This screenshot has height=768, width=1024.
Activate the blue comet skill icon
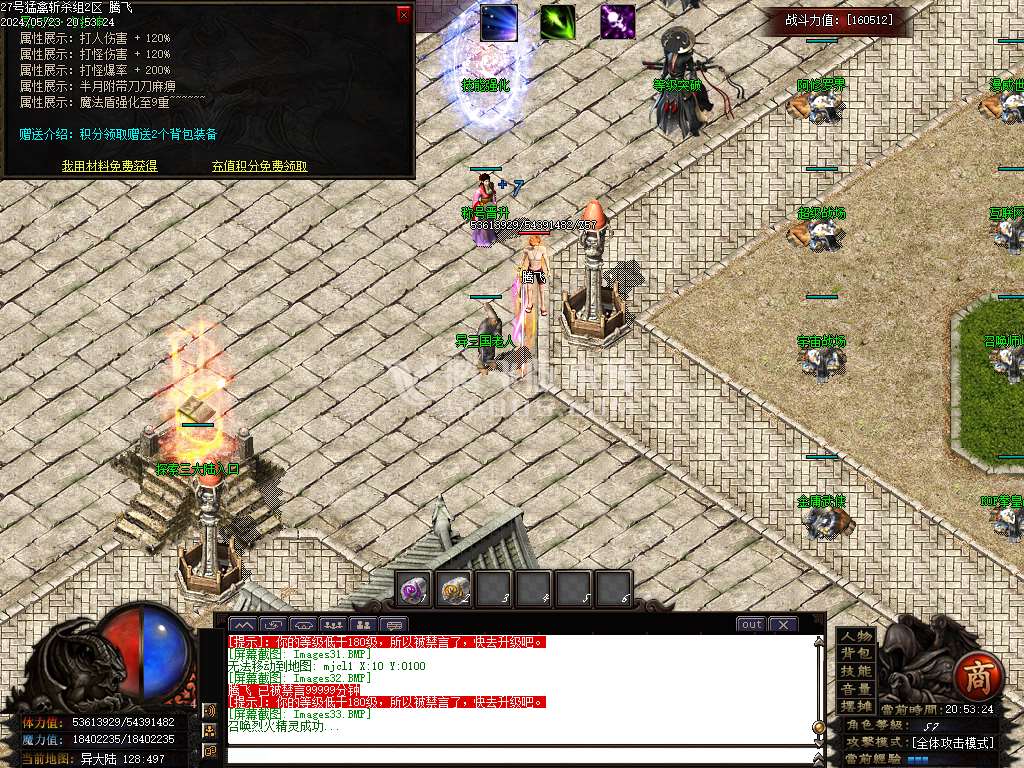(498, 23)
